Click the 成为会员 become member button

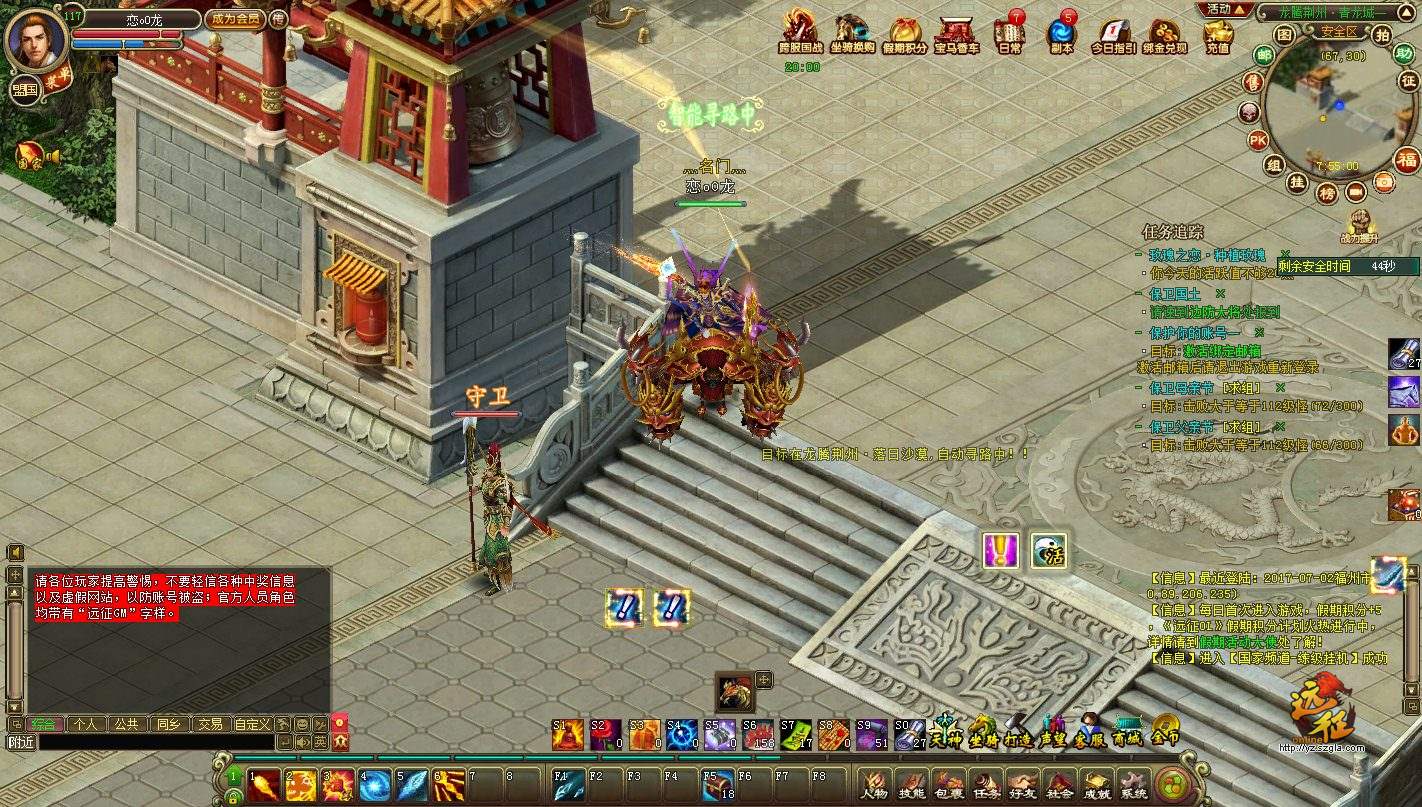234,18
